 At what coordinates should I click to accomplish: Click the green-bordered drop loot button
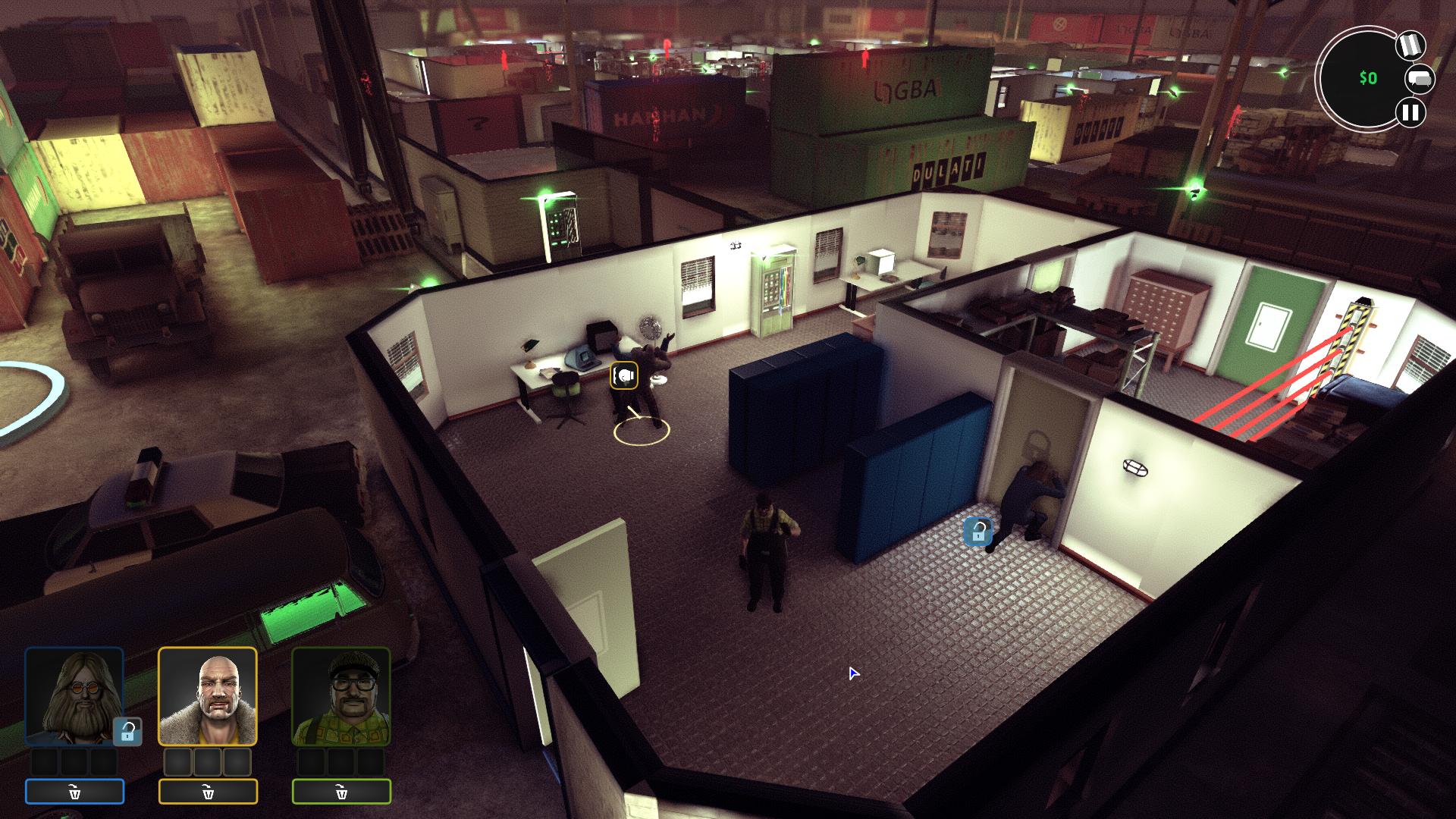[341, 792]
